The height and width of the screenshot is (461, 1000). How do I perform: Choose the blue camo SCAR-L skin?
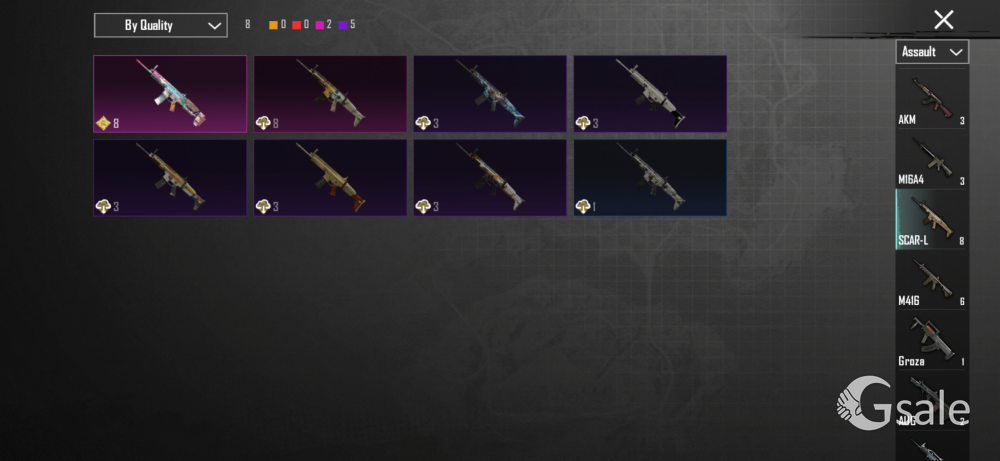[490, 94]
